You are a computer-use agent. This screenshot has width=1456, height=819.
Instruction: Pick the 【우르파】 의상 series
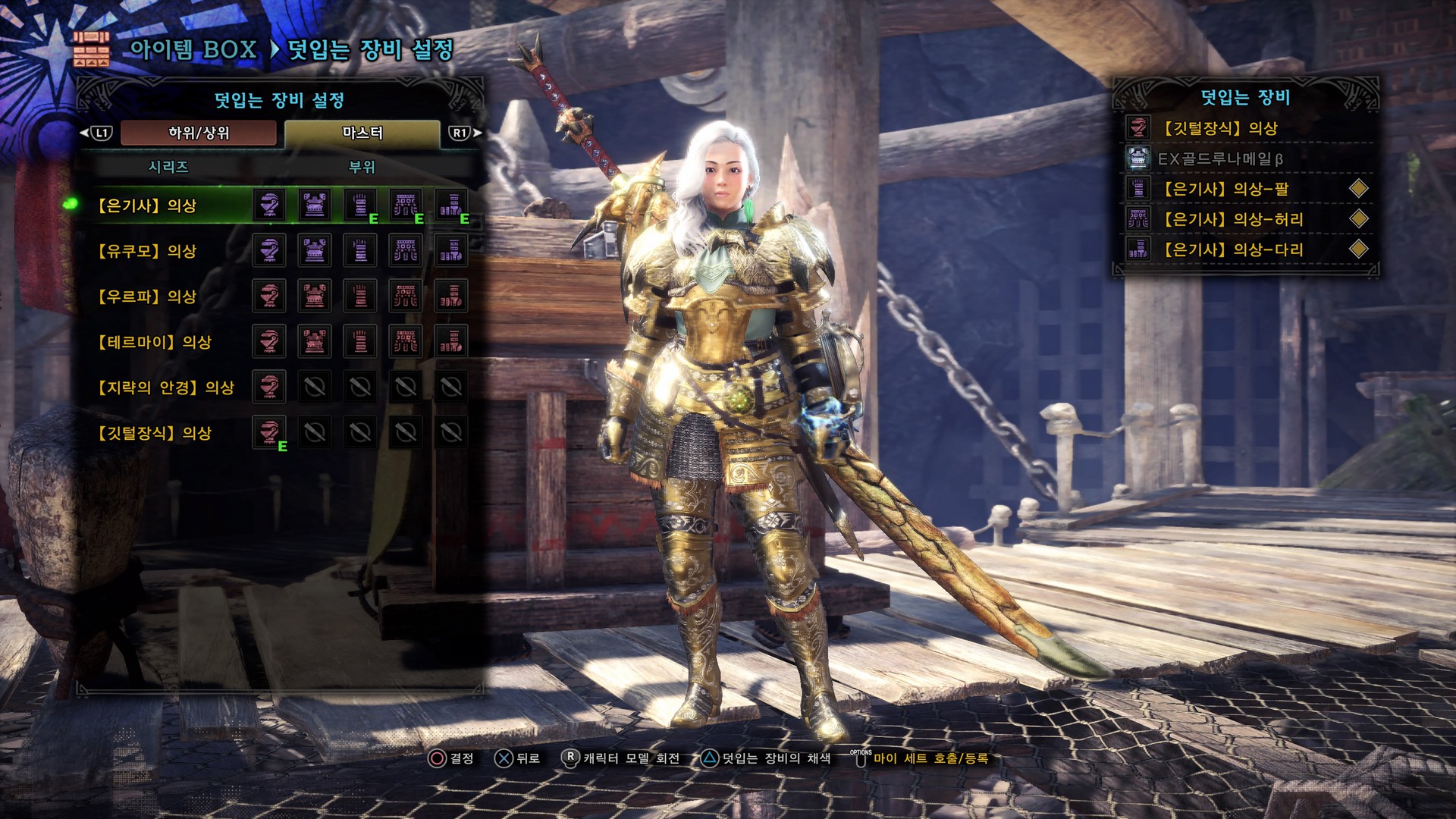point(147,297)
